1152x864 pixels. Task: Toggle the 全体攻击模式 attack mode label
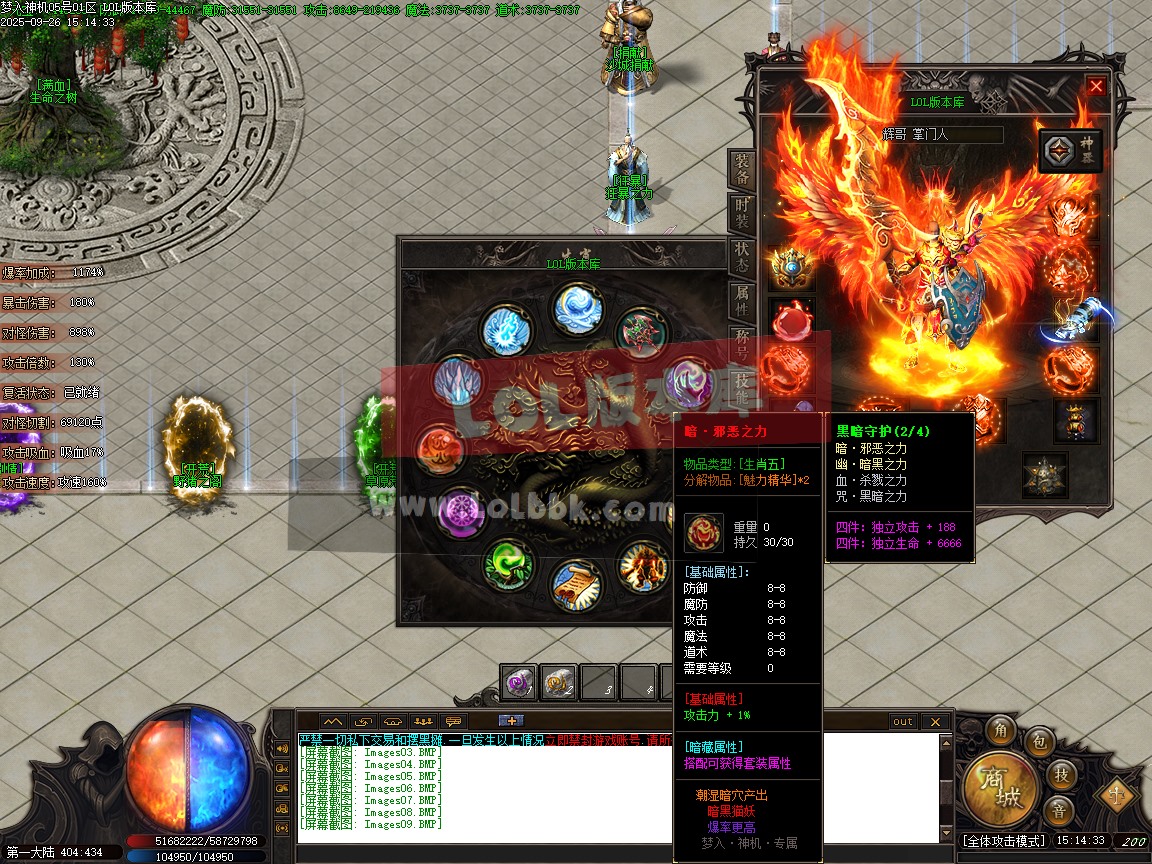coord(1003,841)
